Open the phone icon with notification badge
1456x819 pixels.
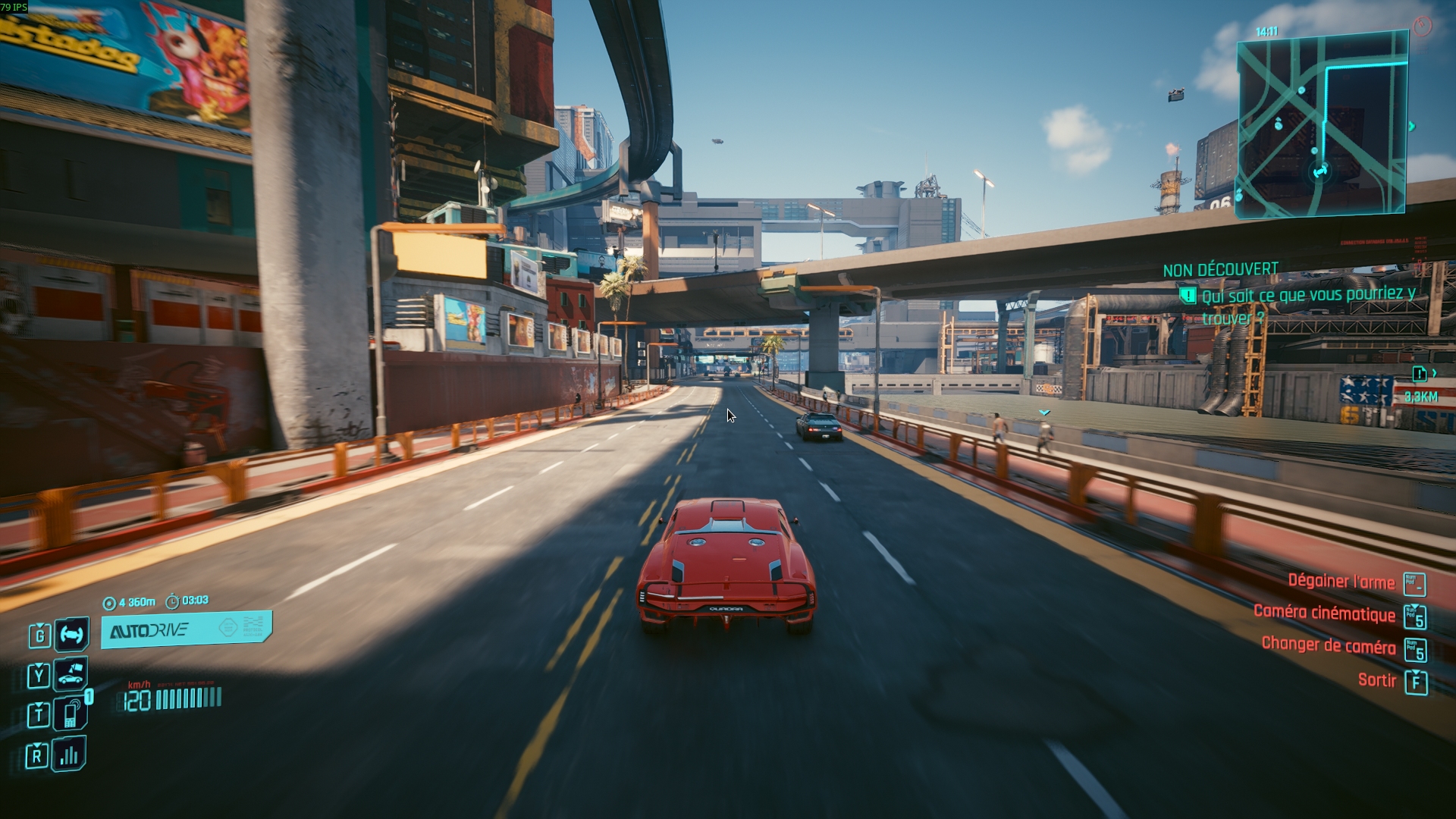click(71, 714)
